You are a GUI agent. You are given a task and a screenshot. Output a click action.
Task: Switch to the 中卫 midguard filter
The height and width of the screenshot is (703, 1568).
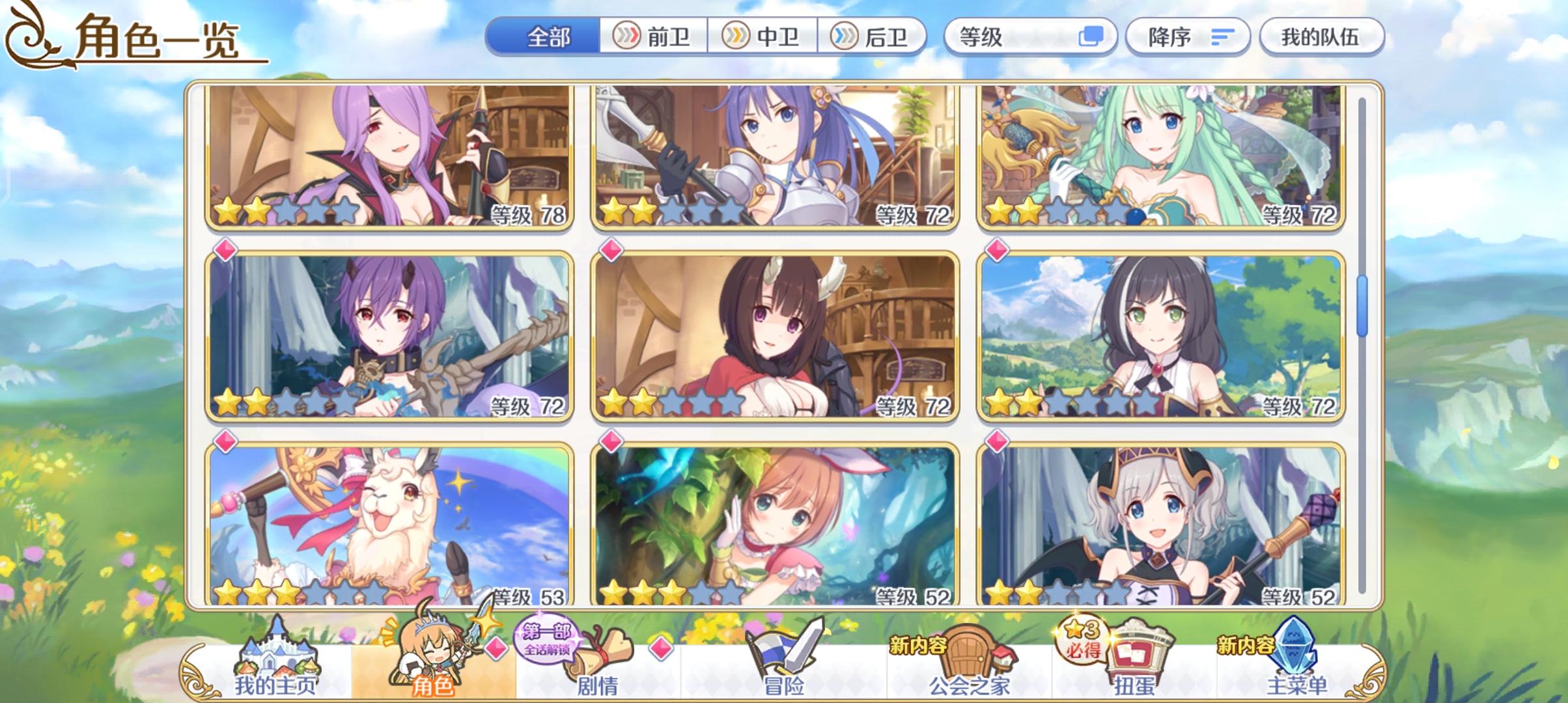pyautogui.click(x=764, y=37)
